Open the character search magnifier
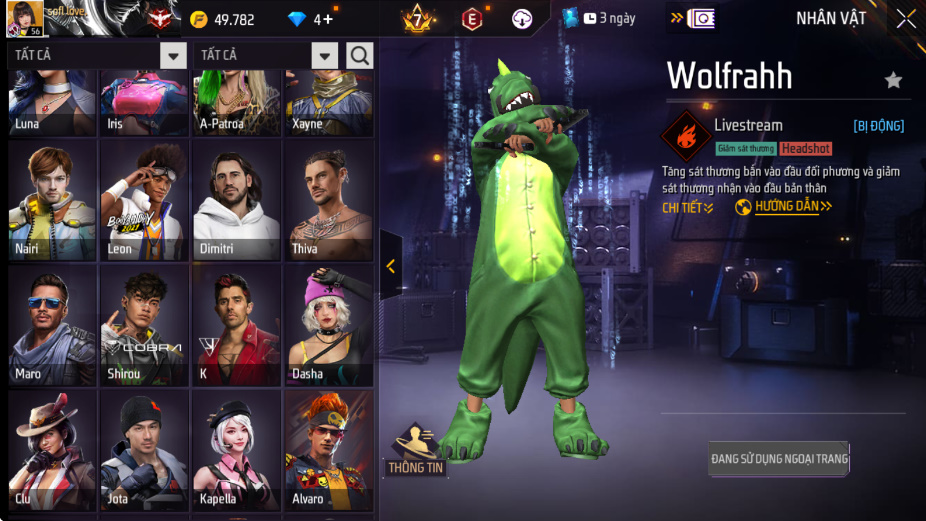 point(360,55)
